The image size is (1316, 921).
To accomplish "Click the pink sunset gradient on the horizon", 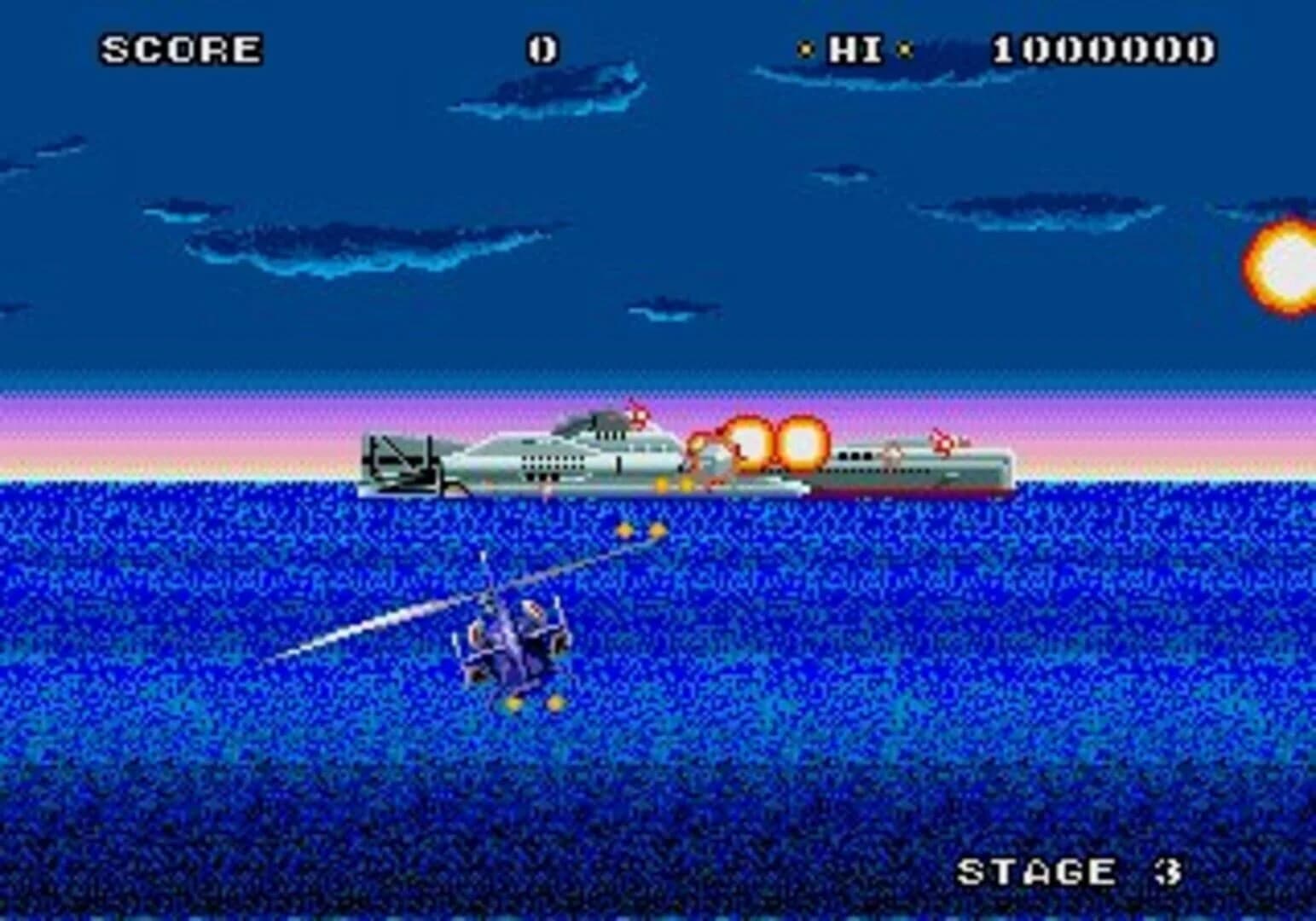I will click(x=213, y=435).
